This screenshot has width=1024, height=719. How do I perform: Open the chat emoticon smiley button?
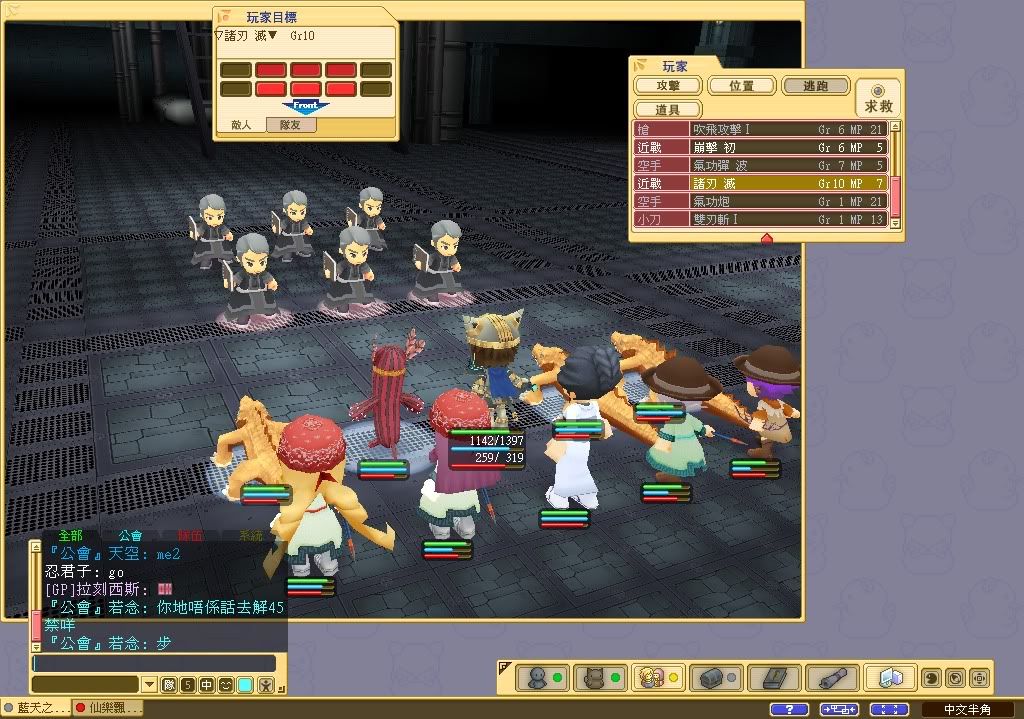[226, 685]
